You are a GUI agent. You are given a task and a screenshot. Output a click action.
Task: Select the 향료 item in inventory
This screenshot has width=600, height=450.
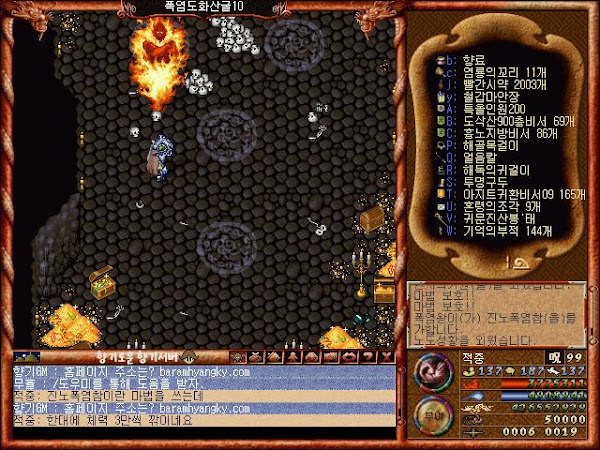coord(470,60)
